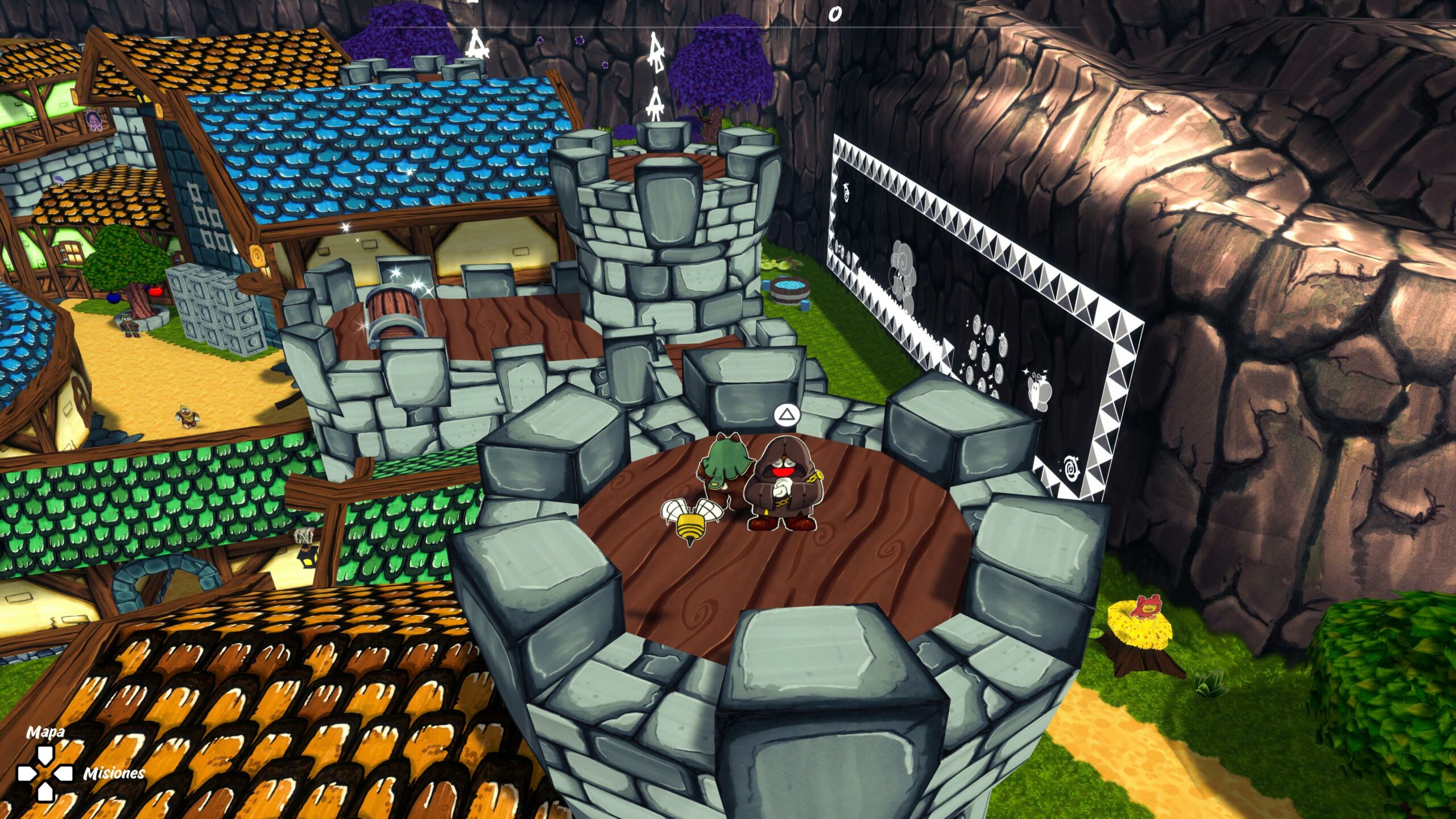
Task: Open the Misiones quest list label
Action: 114,773
